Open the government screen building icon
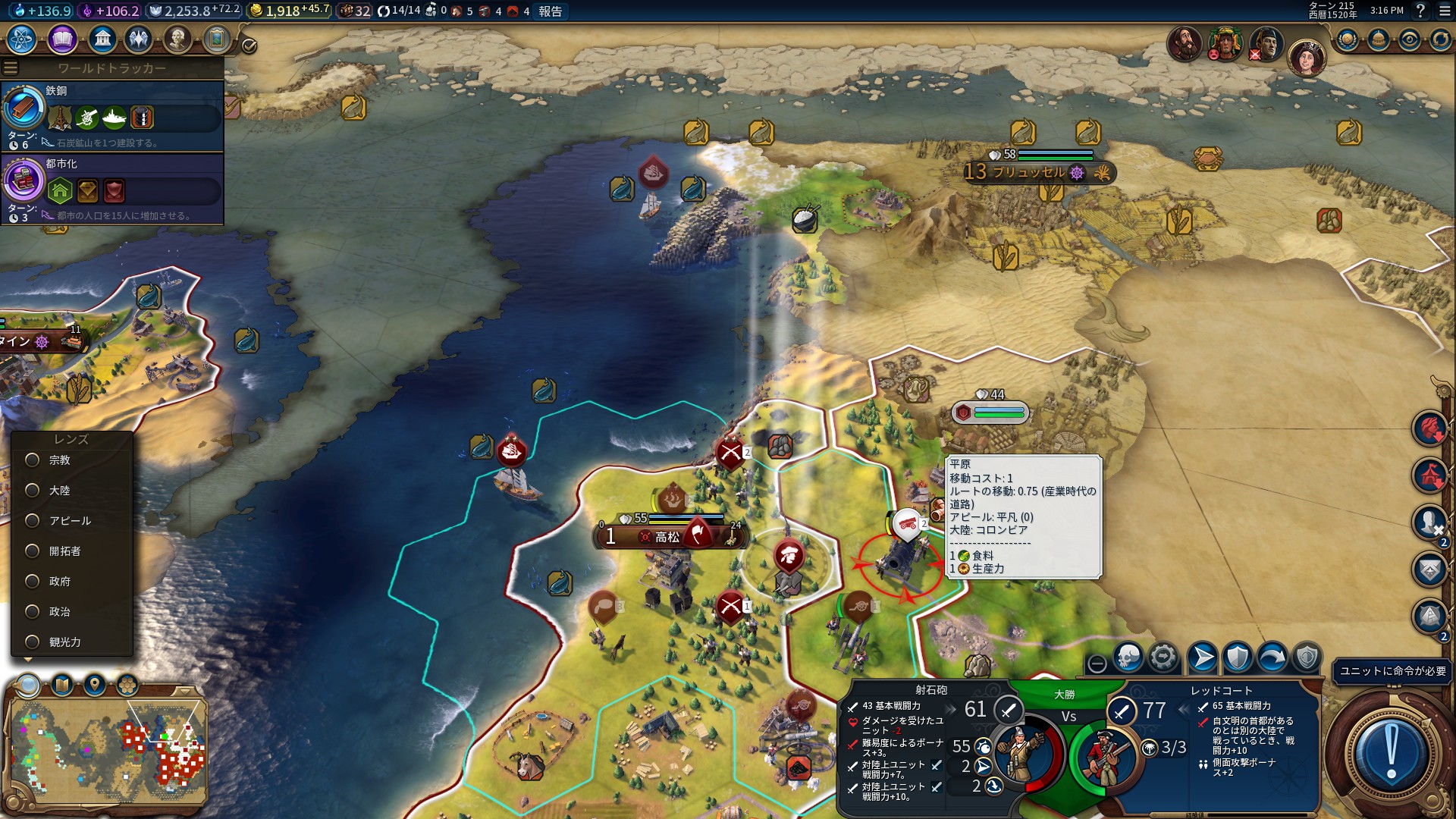Screen dimensions: 1456x819 point(102,39)
